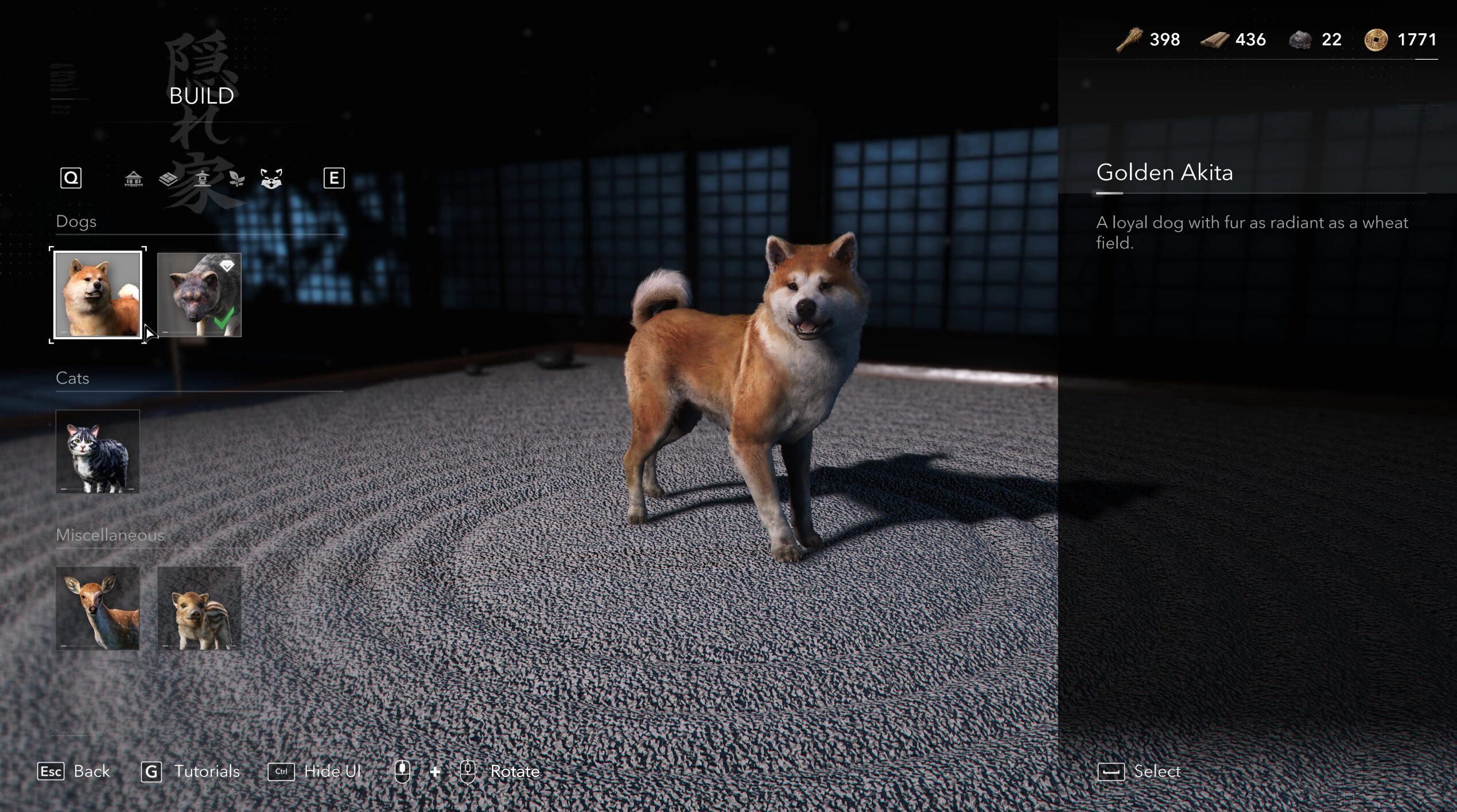1457x812 pixels.
Task: Confirm with the Select button
Action: (x=1140, y=771)
